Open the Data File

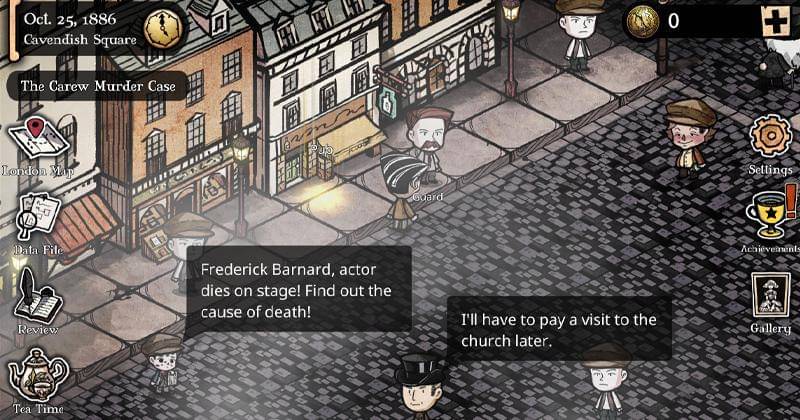[39, 218]
